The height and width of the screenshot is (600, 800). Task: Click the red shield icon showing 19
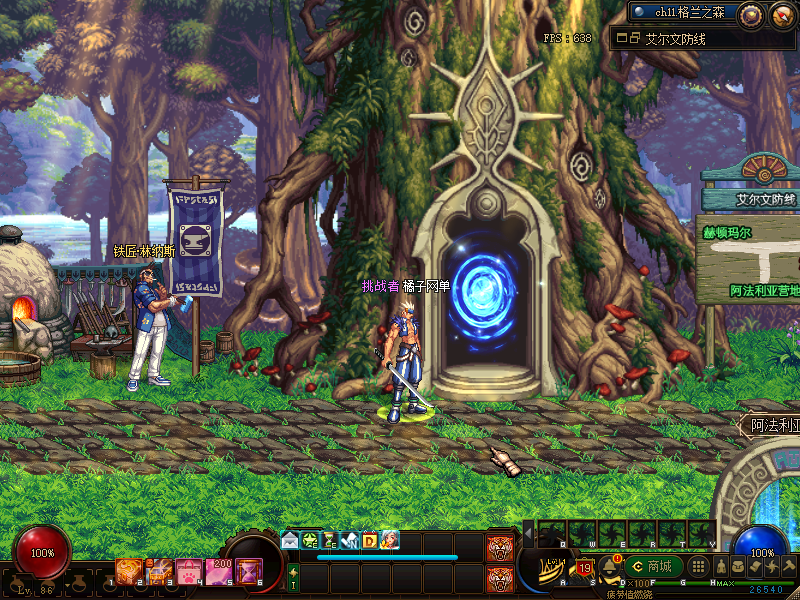point(585,569)
